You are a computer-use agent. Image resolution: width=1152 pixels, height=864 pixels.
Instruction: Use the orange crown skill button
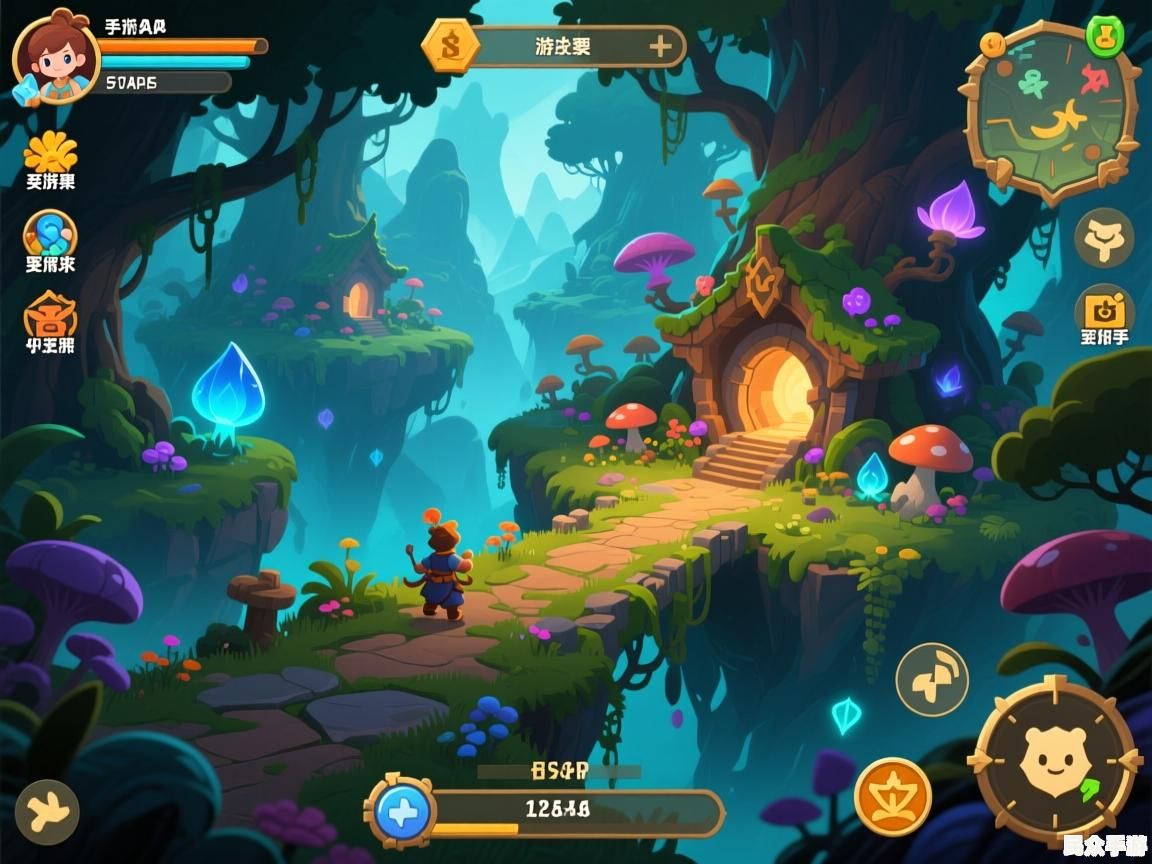(893, 796)
